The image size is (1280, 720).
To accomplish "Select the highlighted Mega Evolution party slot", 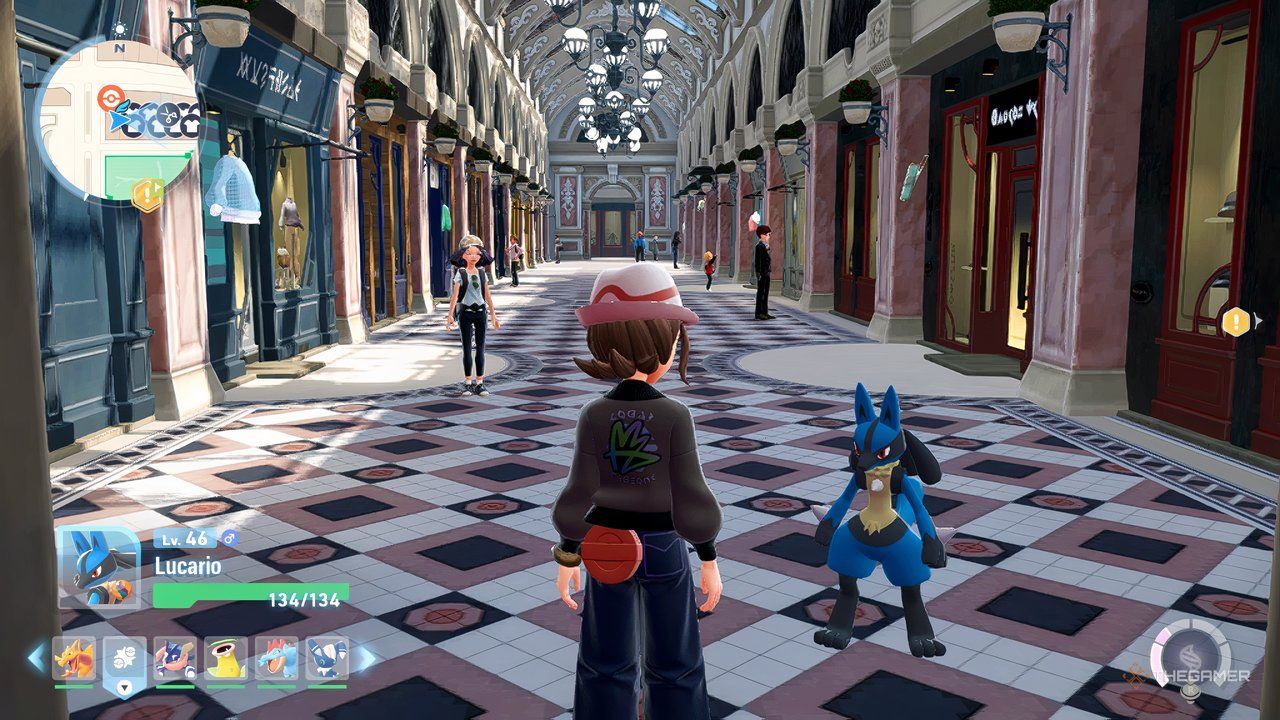I will coord(125,661).
